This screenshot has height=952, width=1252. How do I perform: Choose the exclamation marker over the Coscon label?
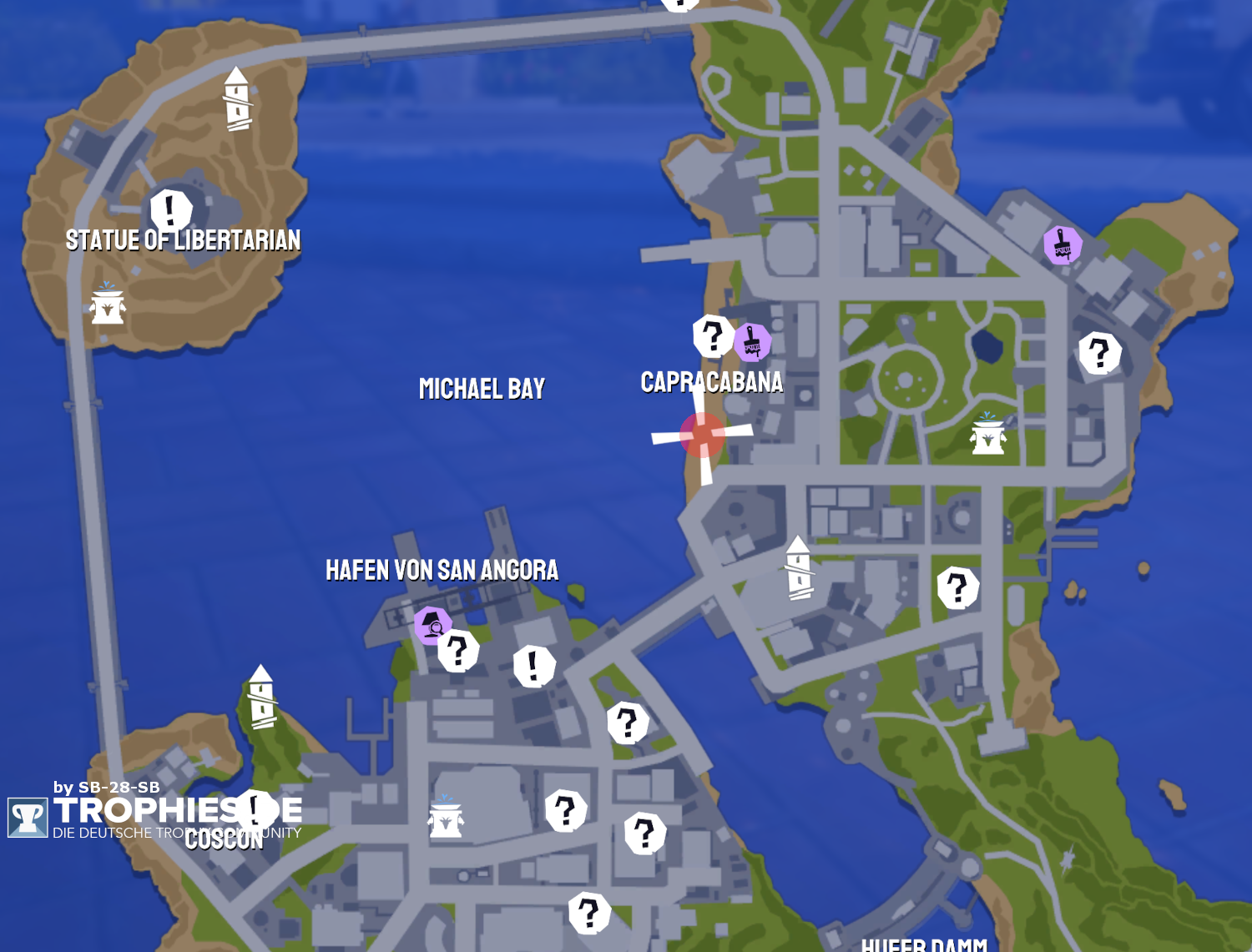click(255, 808)
